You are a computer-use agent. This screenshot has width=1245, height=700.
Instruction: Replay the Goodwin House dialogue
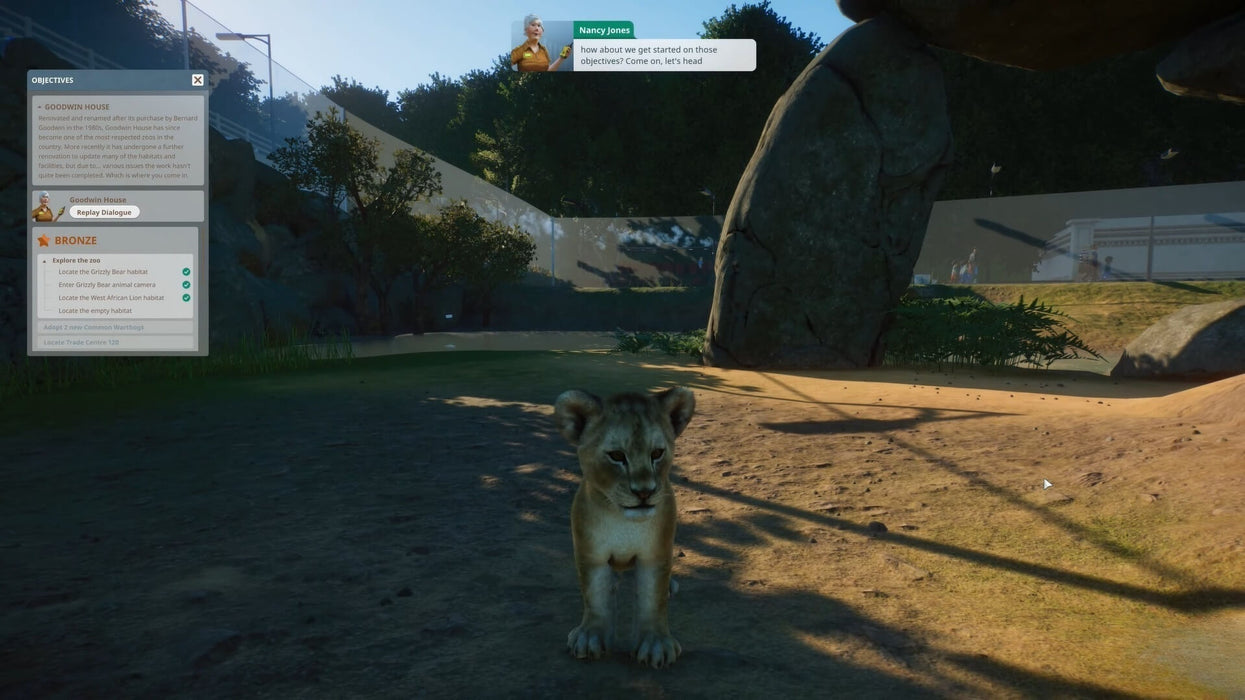pyautogui.click(x=104, y=212)
